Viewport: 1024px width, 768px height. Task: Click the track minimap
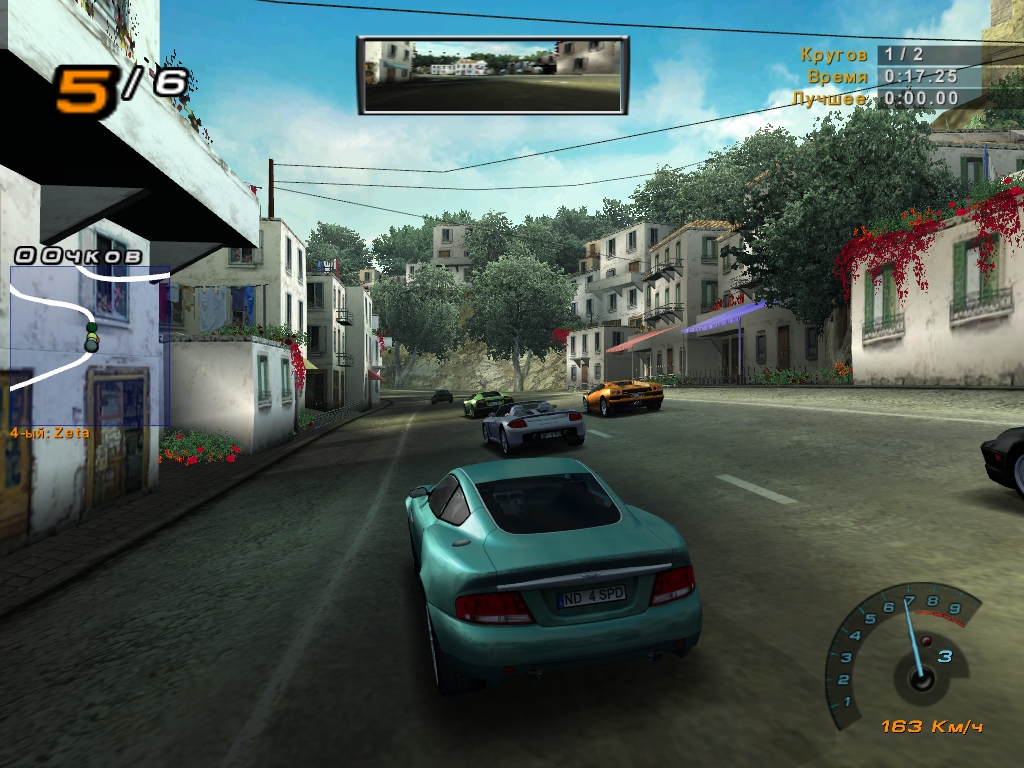point(90,345)
